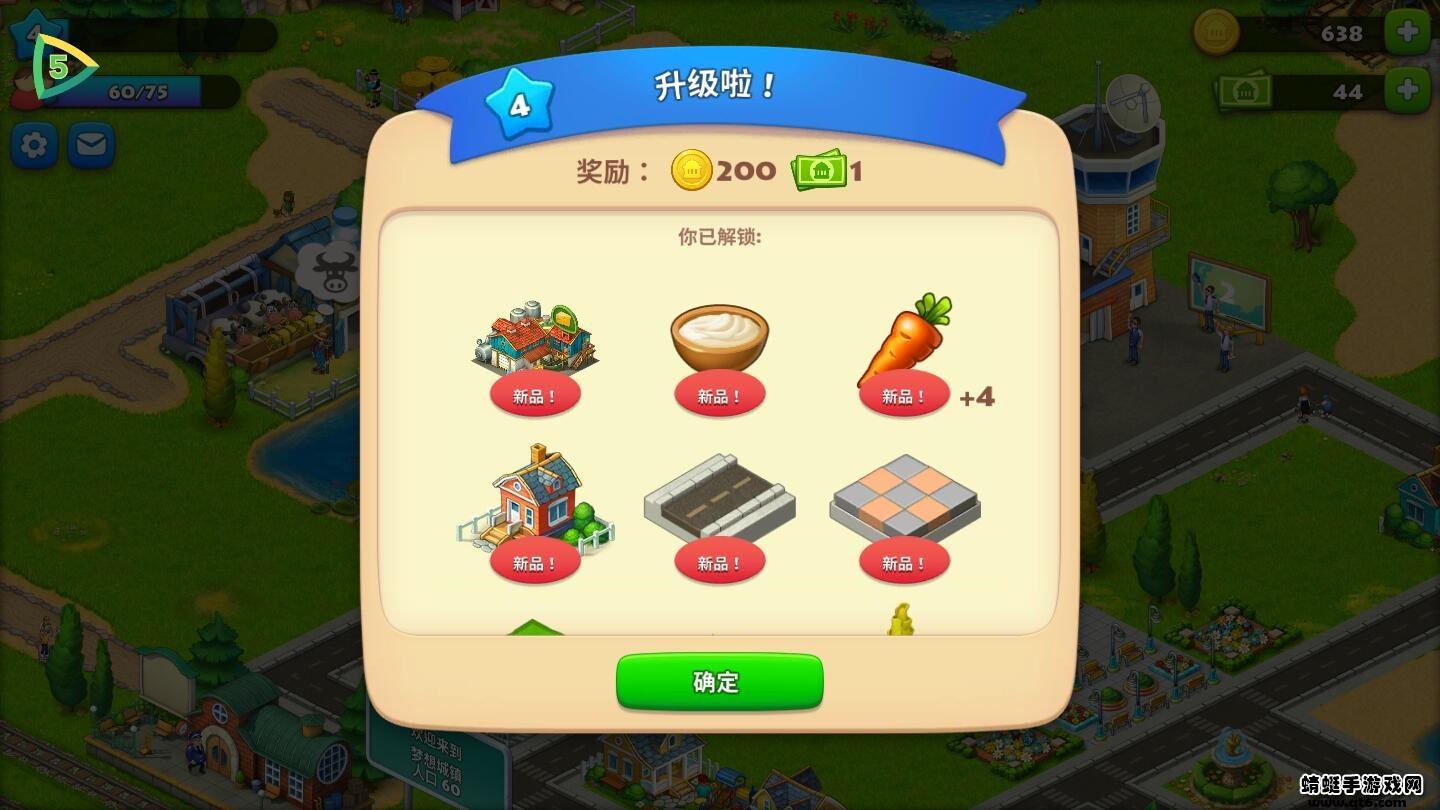The width and height of the screenshot is (1440, 810).
Task: Select the unlocked cottage house icon
Action: click(535, 500)
